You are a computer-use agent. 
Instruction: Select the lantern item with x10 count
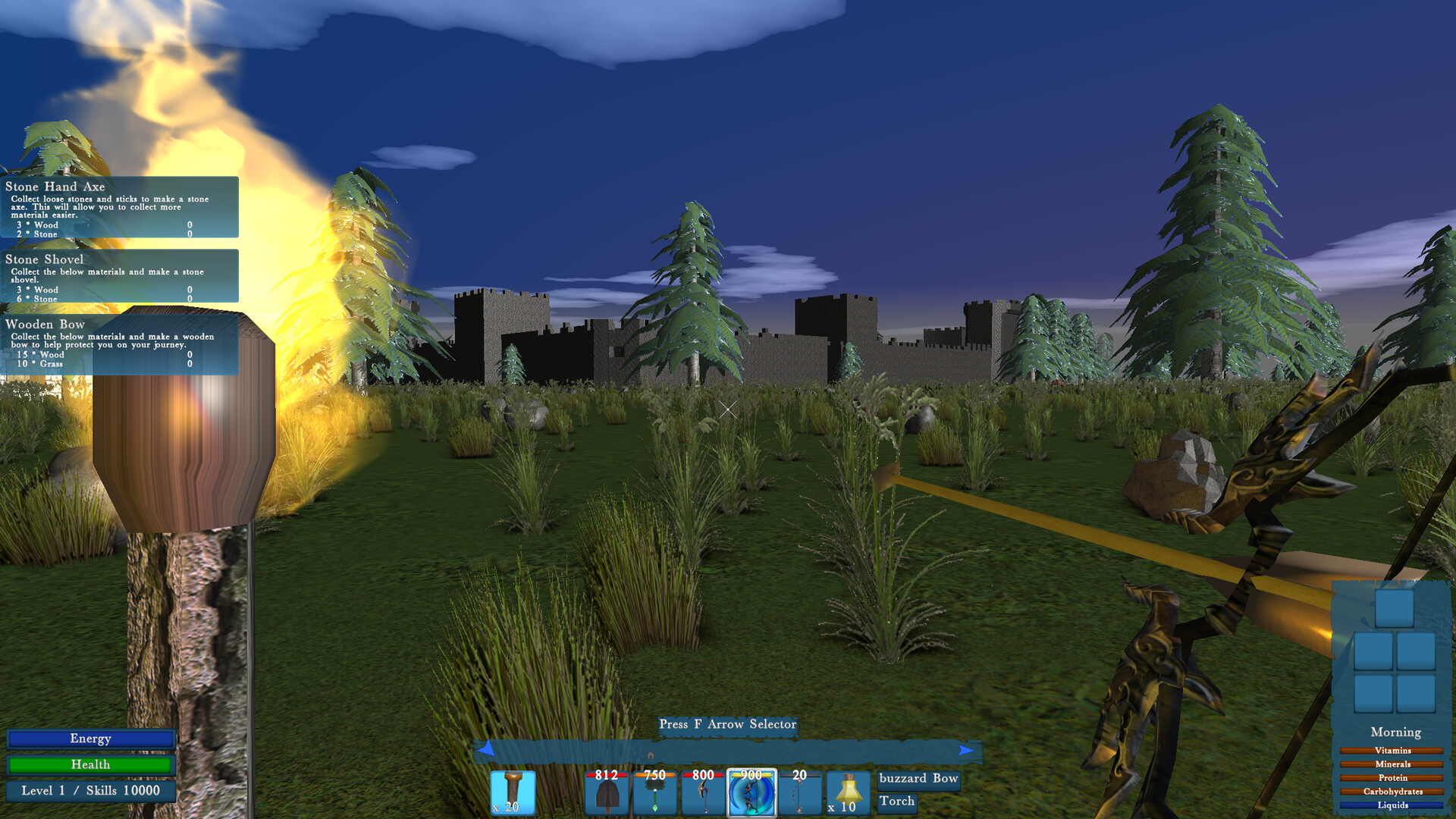[846, 792]
